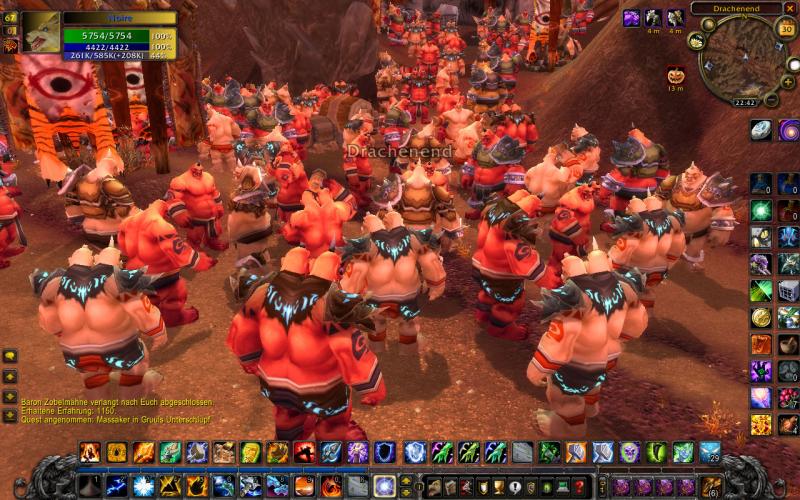Select the purple buff icon left of the minimap
The image size is (800, 500).
pos(631,18)
